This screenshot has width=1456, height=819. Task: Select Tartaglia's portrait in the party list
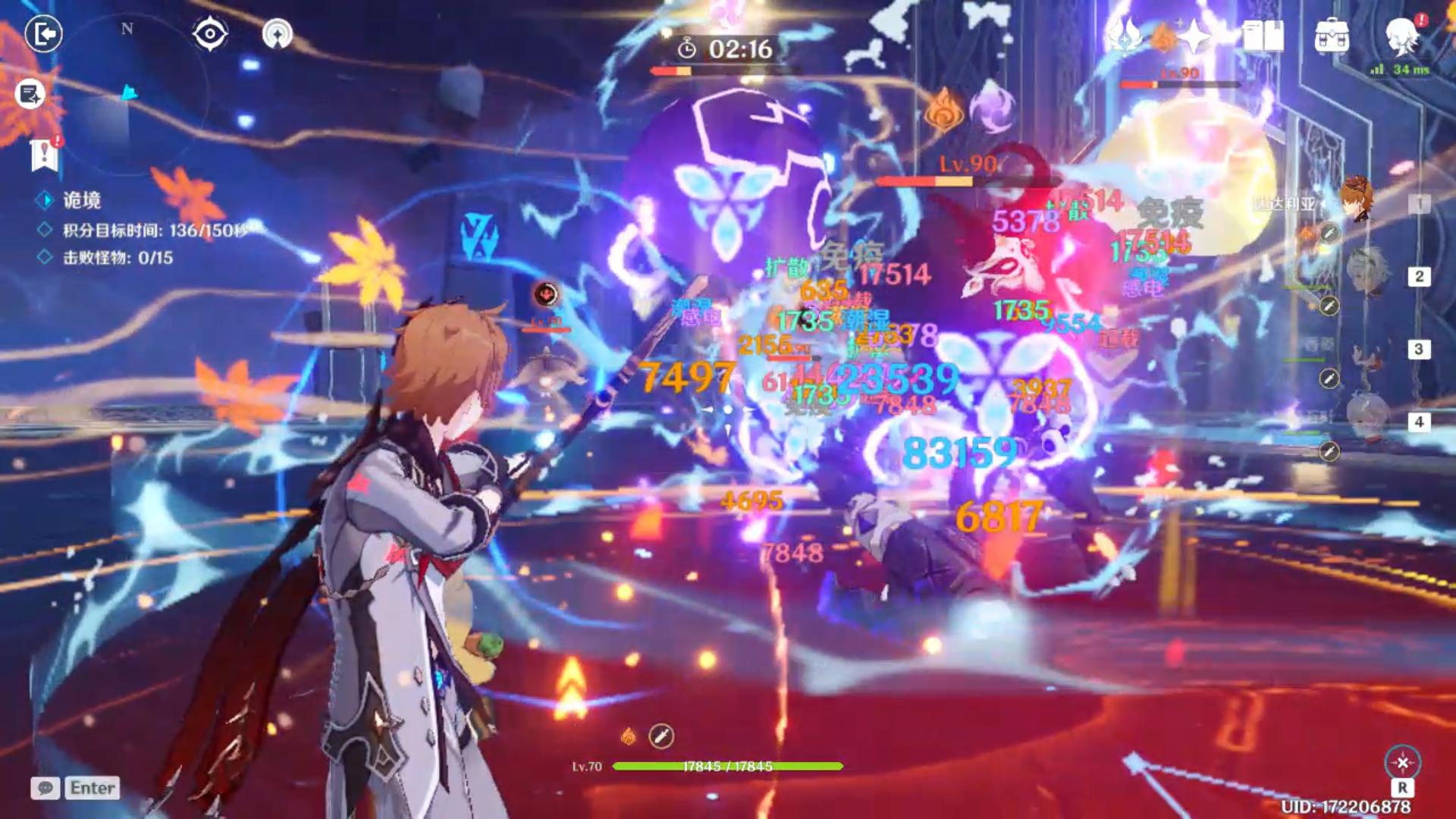pos(1357,199)
